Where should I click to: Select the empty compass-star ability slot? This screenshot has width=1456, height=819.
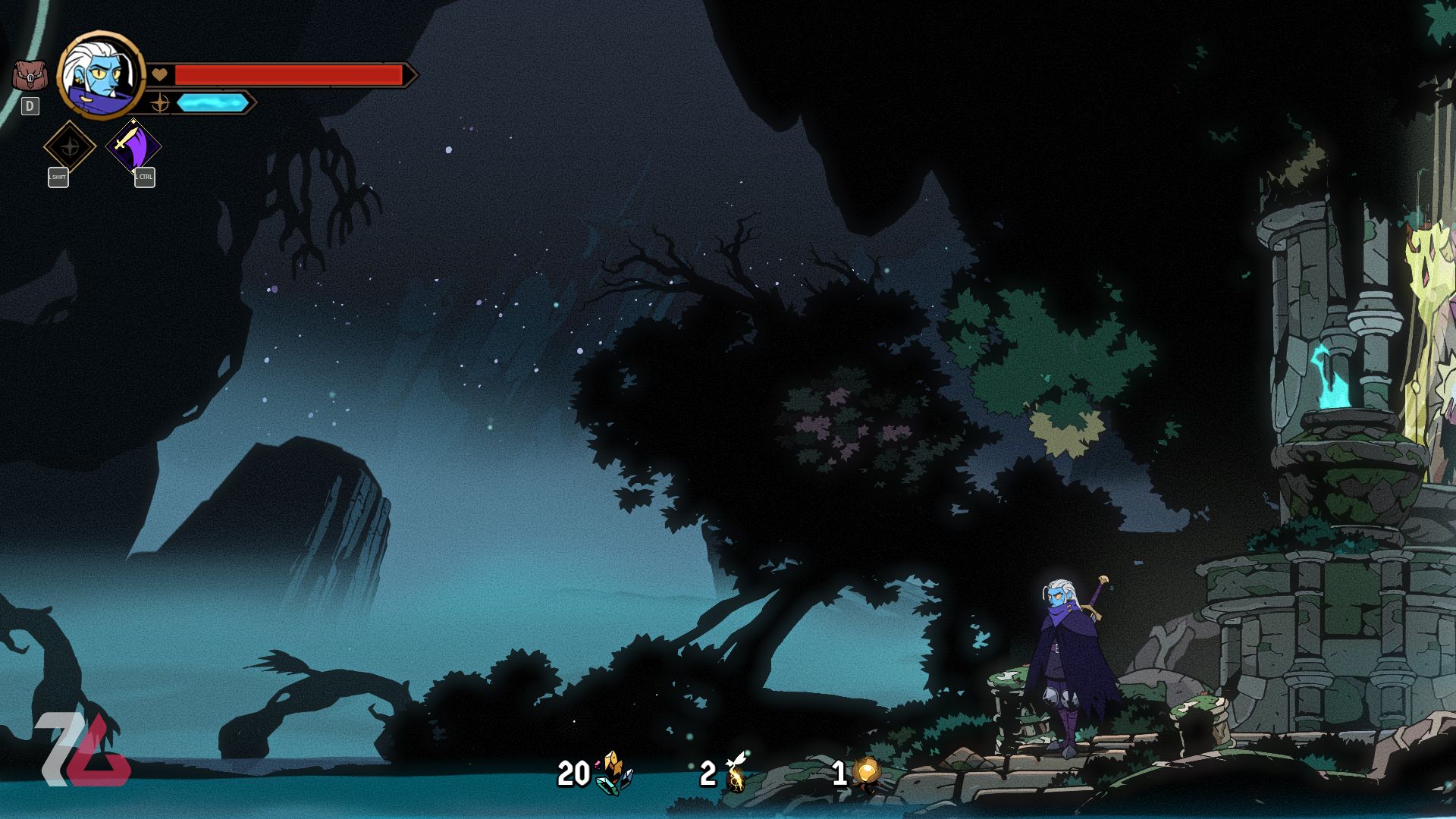70,146
